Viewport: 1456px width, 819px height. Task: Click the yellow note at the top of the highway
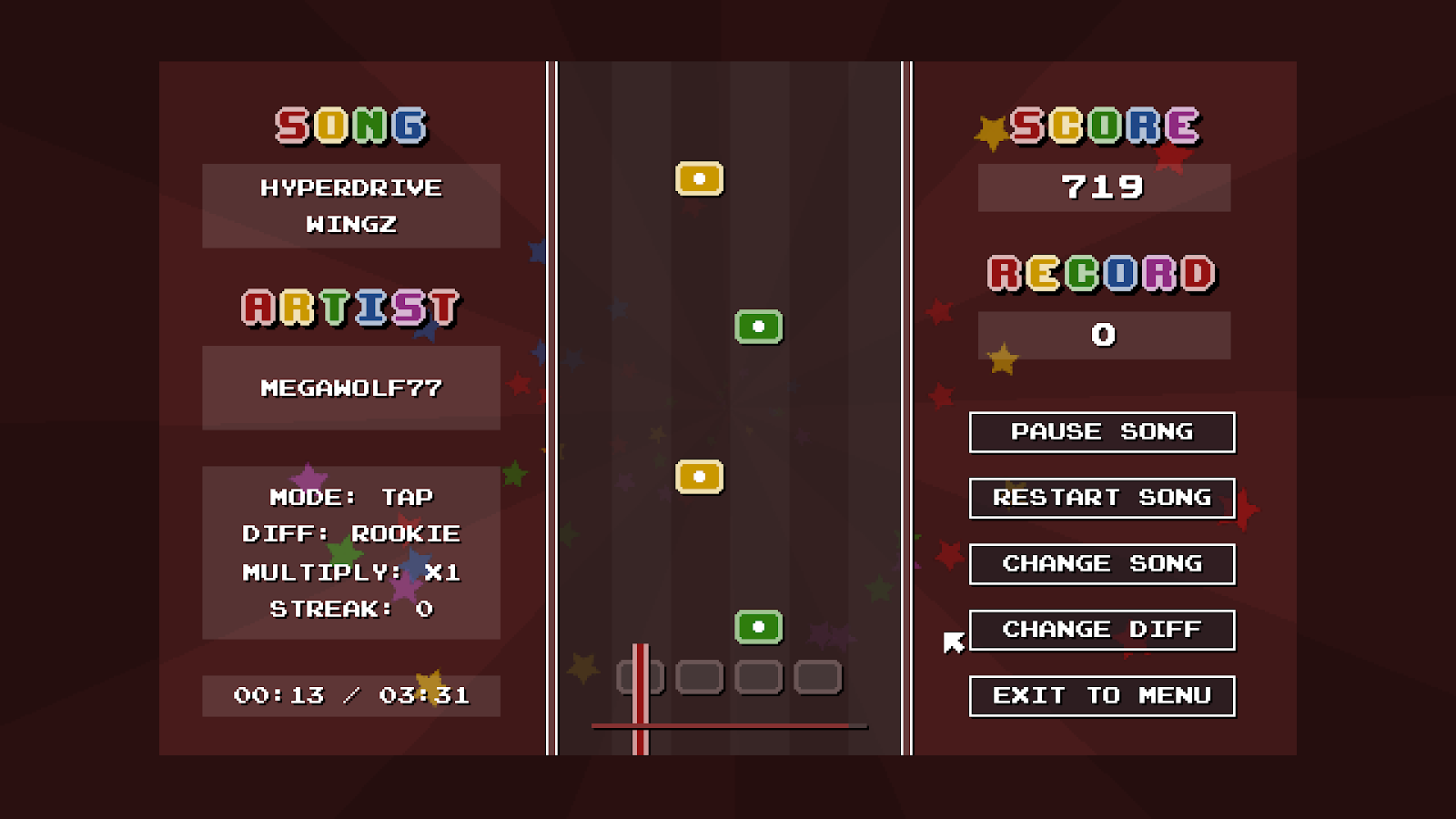coord(699,179)
